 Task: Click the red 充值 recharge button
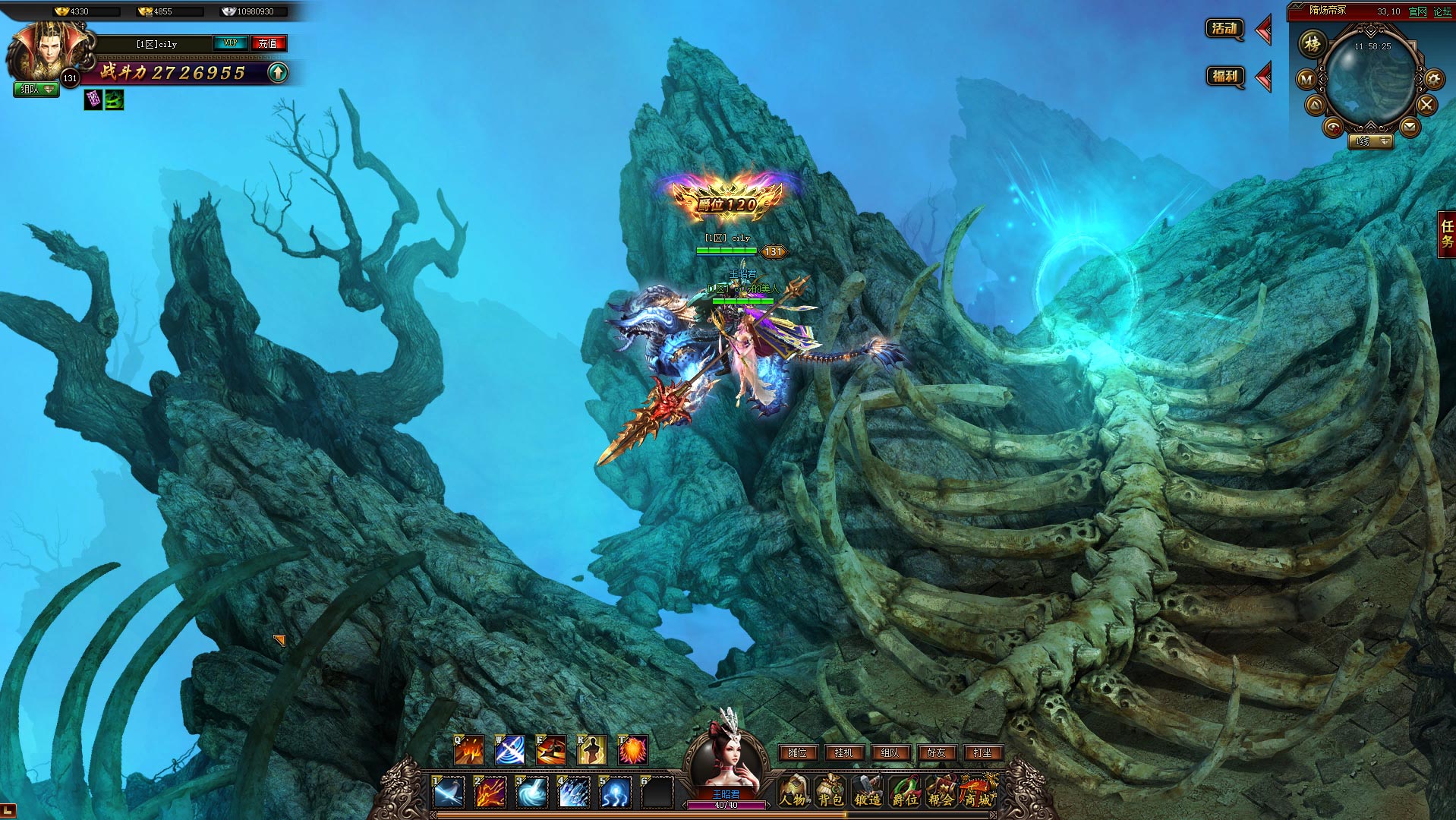268,43
